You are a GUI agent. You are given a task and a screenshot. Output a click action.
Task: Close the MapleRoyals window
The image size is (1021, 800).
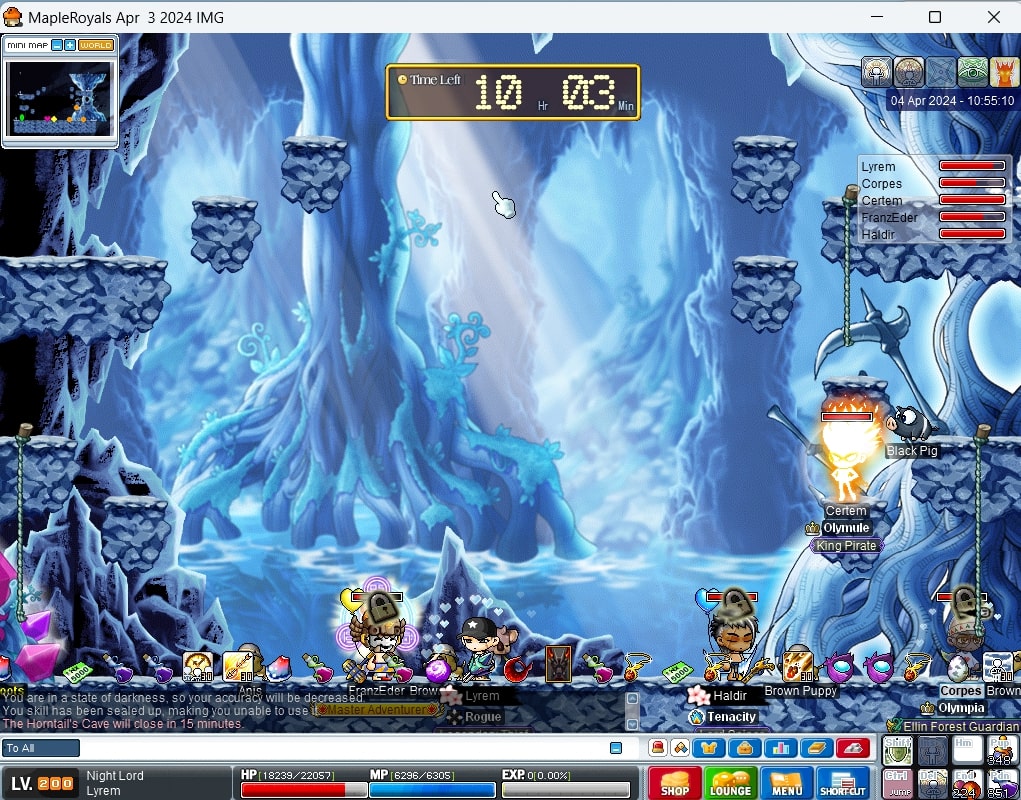coord(993,17)
